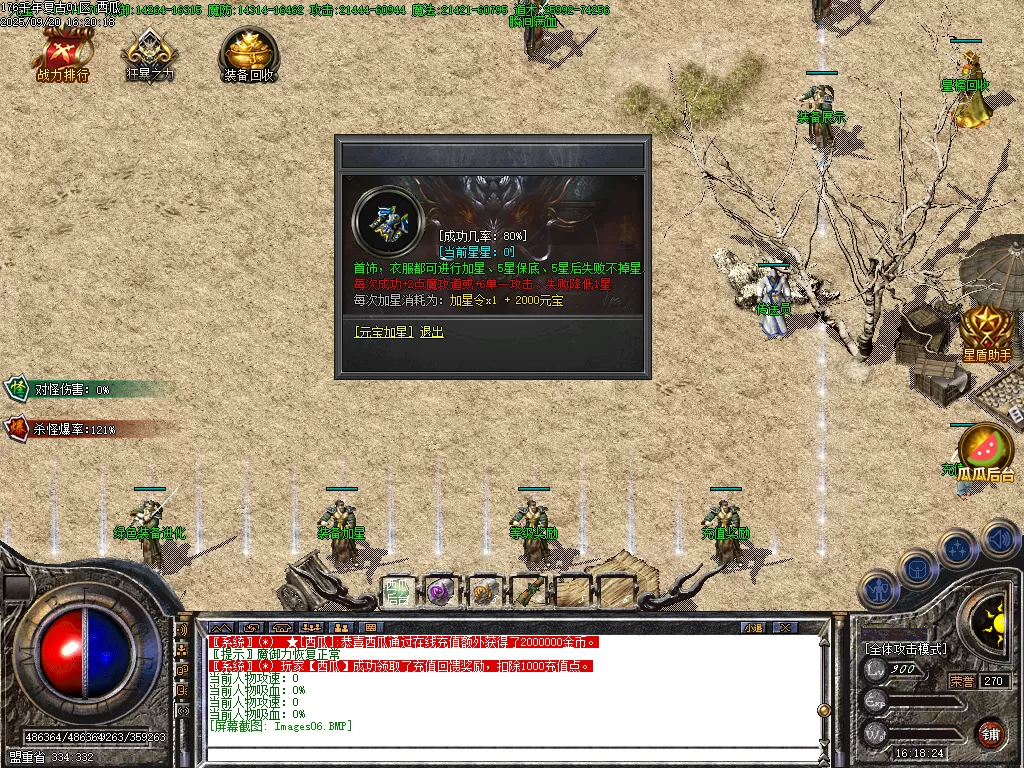Use the green bottle item in hotbar
The height and width of the screenshot is (768, 1024).
tap(529, 592)
